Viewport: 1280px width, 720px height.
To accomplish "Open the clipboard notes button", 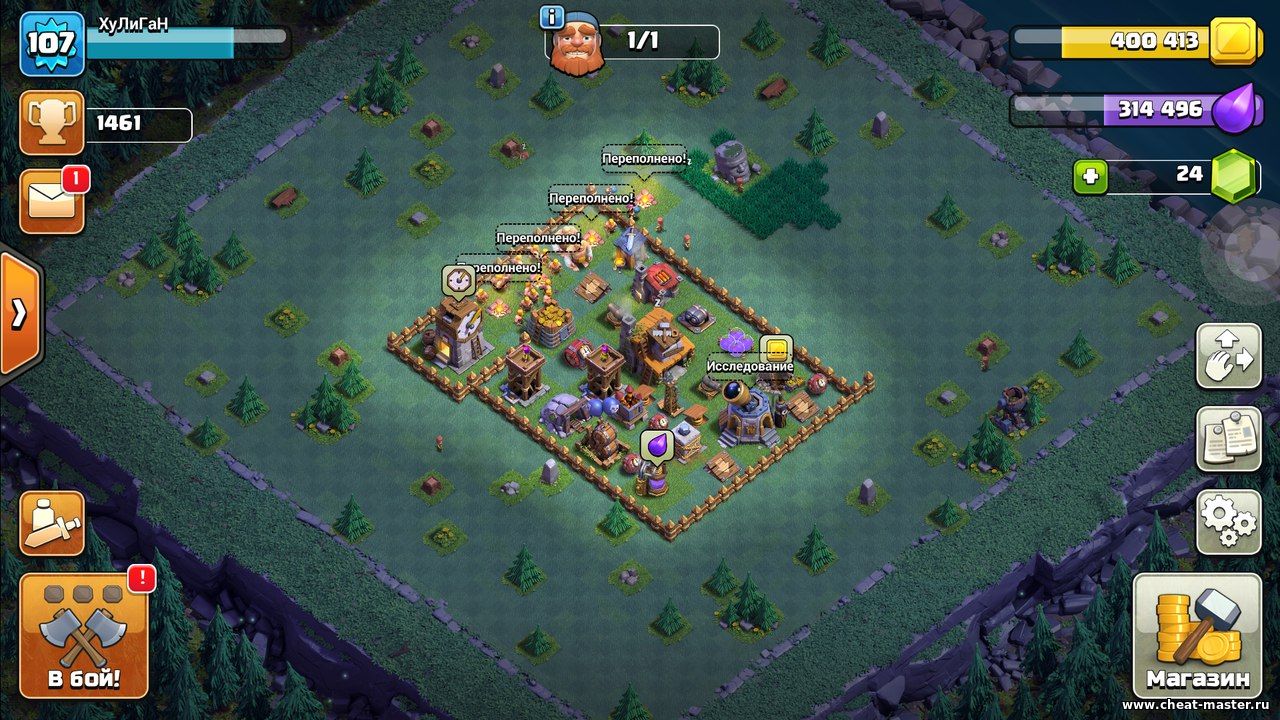I will [x=1228, y=438].
